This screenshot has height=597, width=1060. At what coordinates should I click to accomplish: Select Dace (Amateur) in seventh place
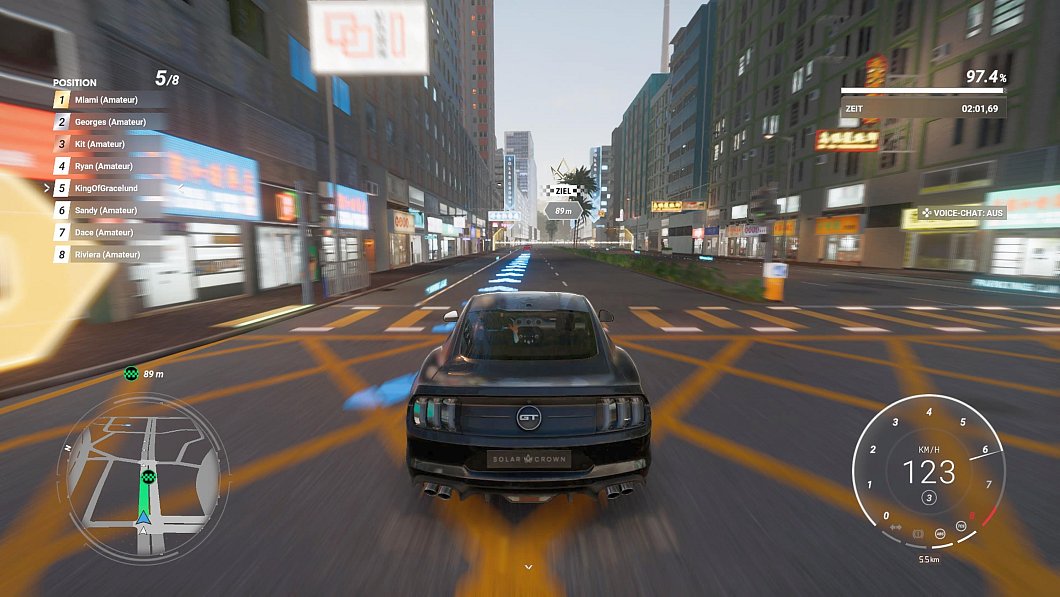pyautogui.click(x=105, y=232)
